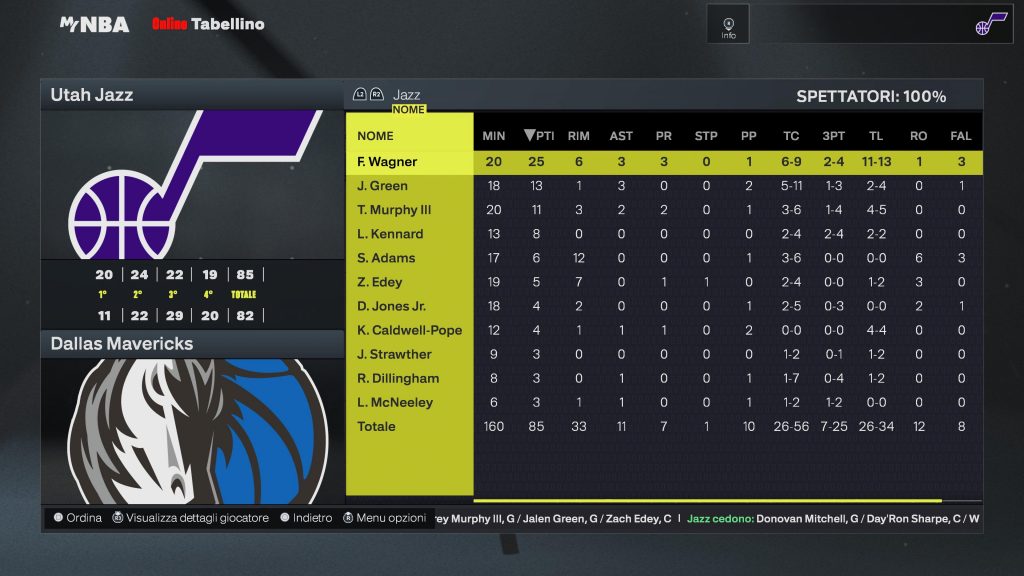Sort by the RIM rebounds column
Image resolution: width=1024 pixels, height=576 pixels.
(578, 136)
